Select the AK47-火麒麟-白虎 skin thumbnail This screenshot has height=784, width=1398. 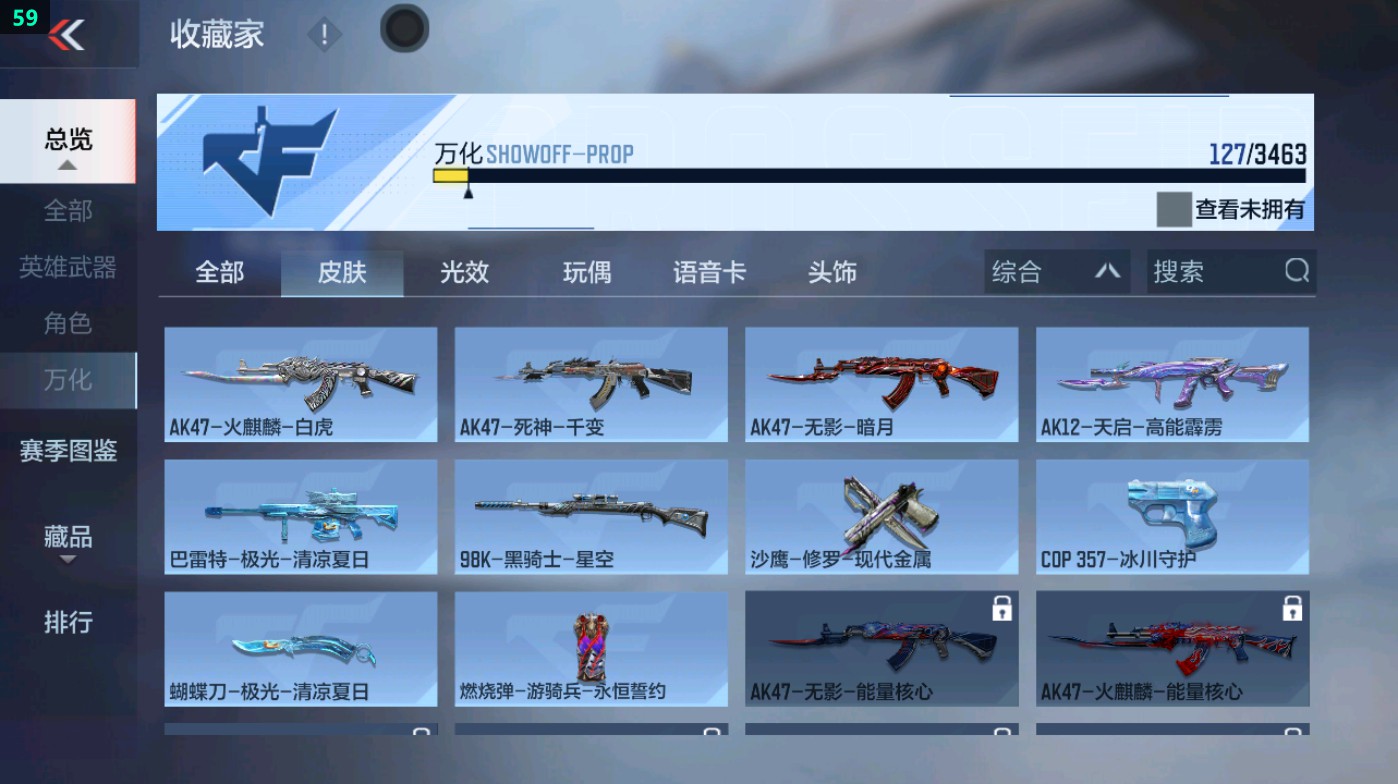301,384
